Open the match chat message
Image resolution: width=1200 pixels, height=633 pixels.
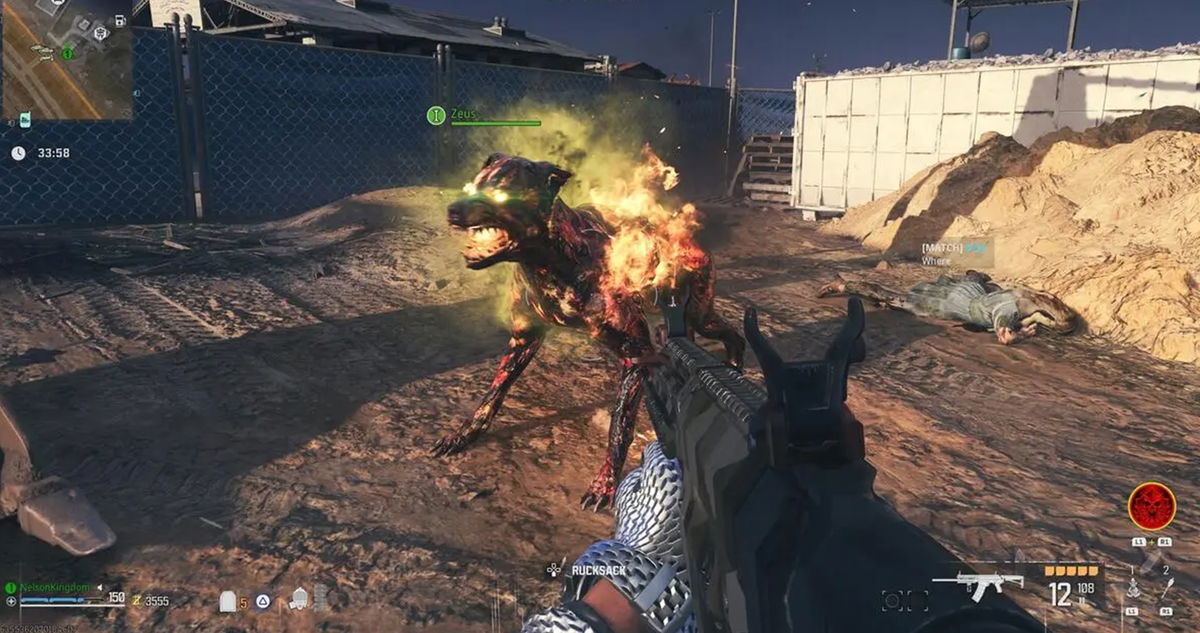point(955,253)
